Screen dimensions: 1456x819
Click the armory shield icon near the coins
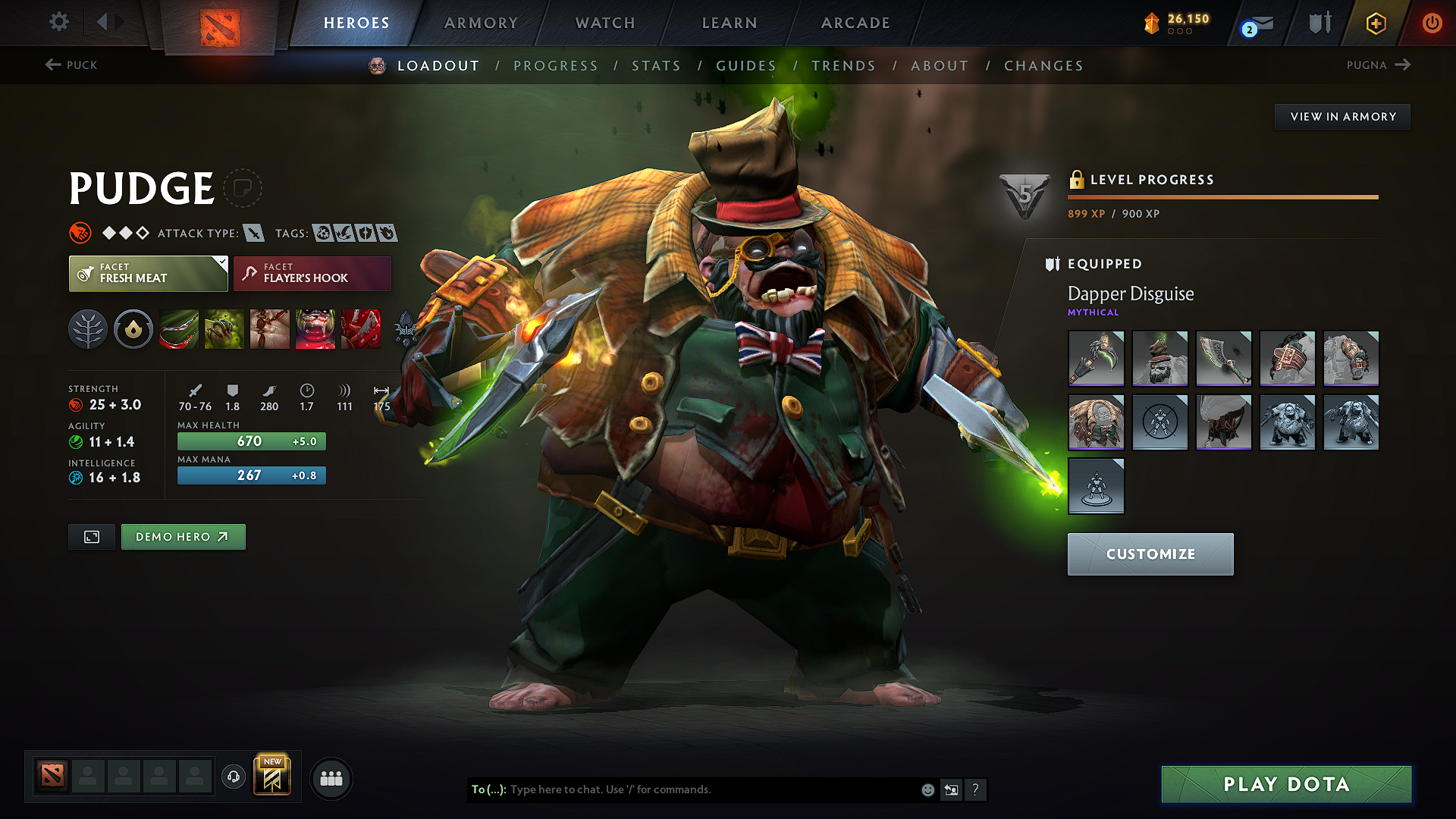(1319, 22)
